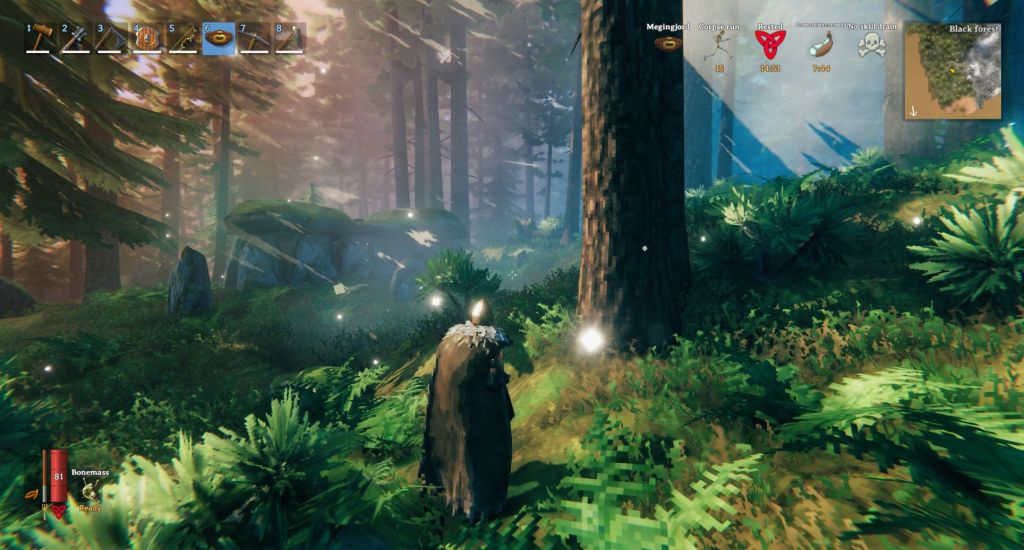Toggle the highlighted Megingjord belt slot

point(218,38)
